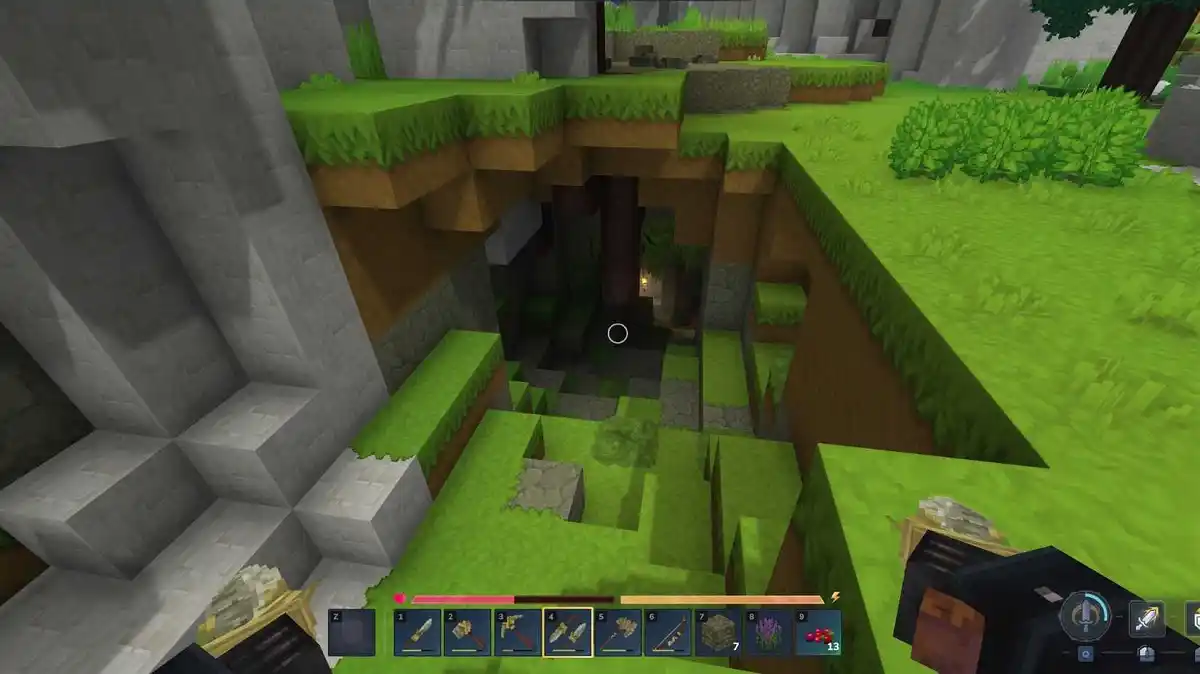1200x674 pixels.
Task: Select the red berries stack of 13
Action: pyautogui.click(x=817, y=633)
